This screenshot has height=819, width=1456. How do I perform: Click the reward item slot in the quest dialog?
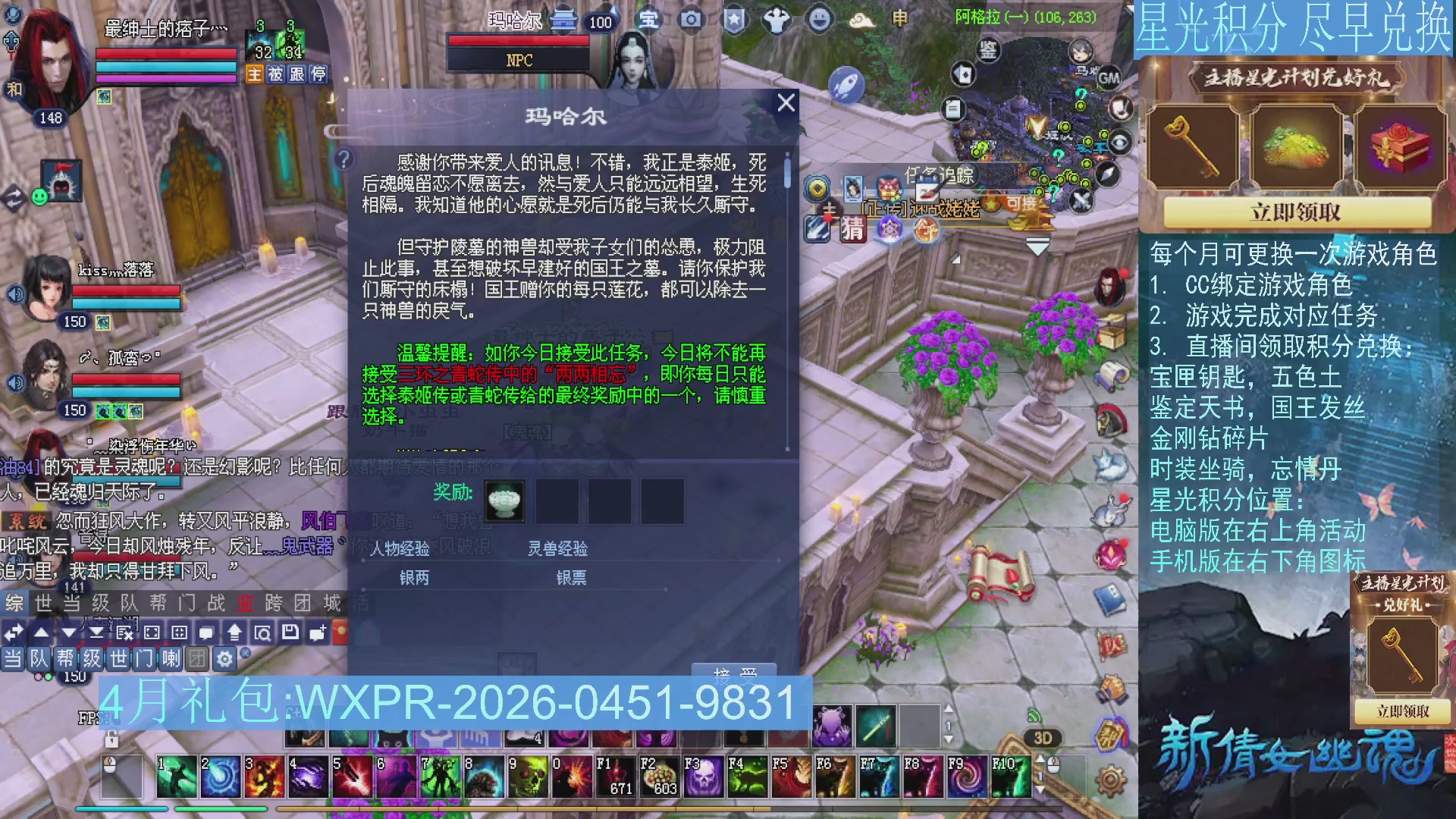click(504, 500)
